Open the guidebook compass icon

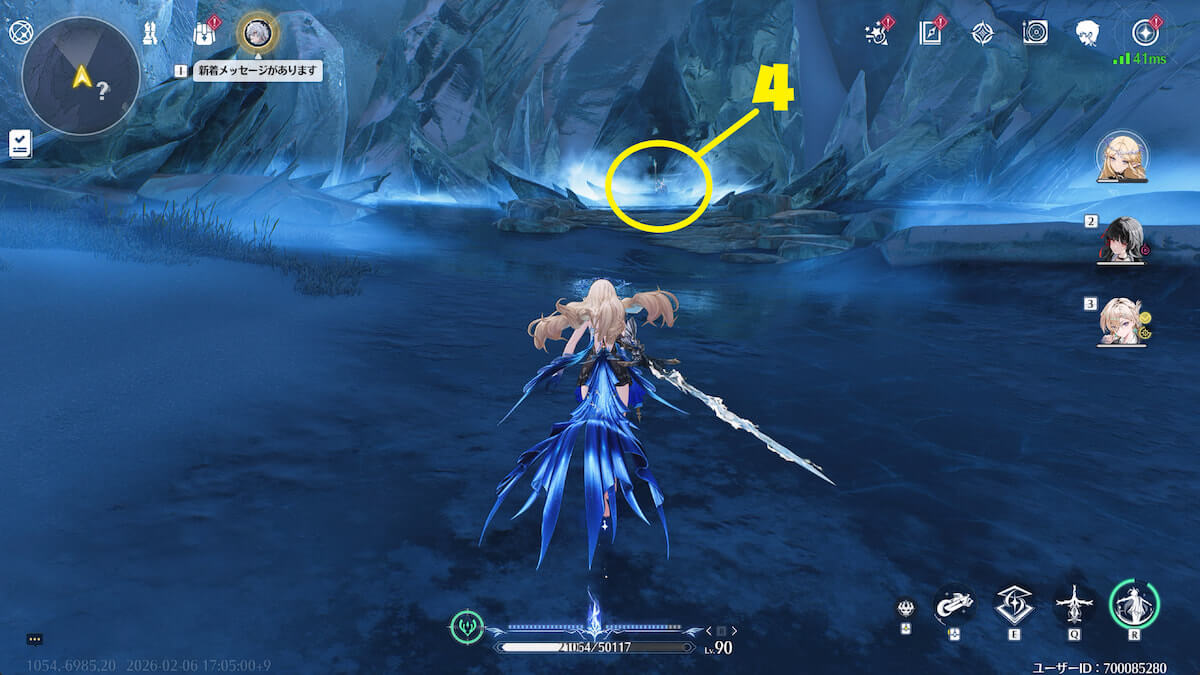tap(930, 33)
